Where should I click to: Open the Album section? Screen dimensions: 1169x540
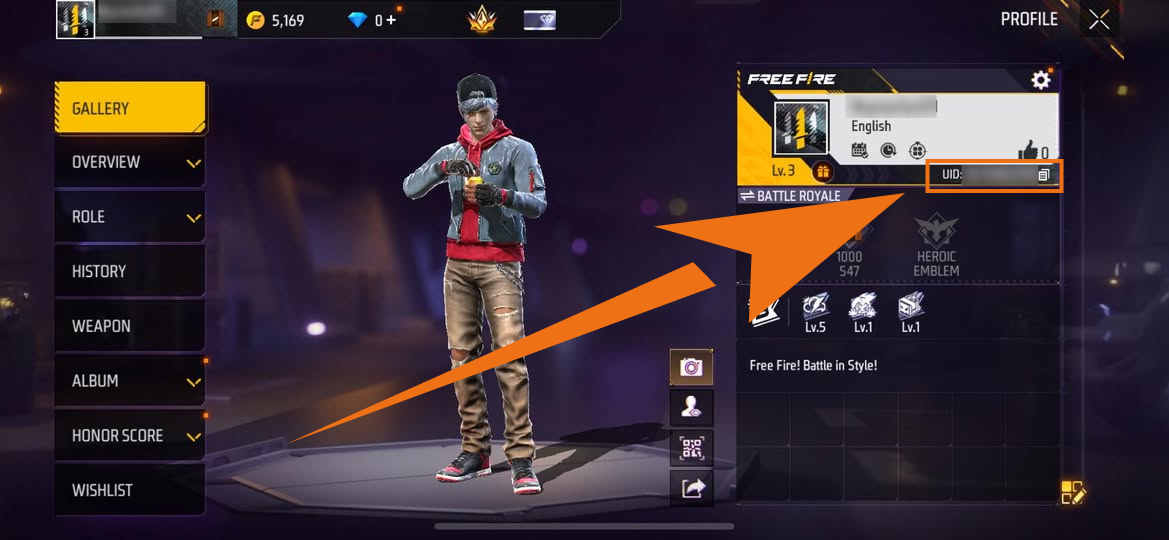click(130, 381)
